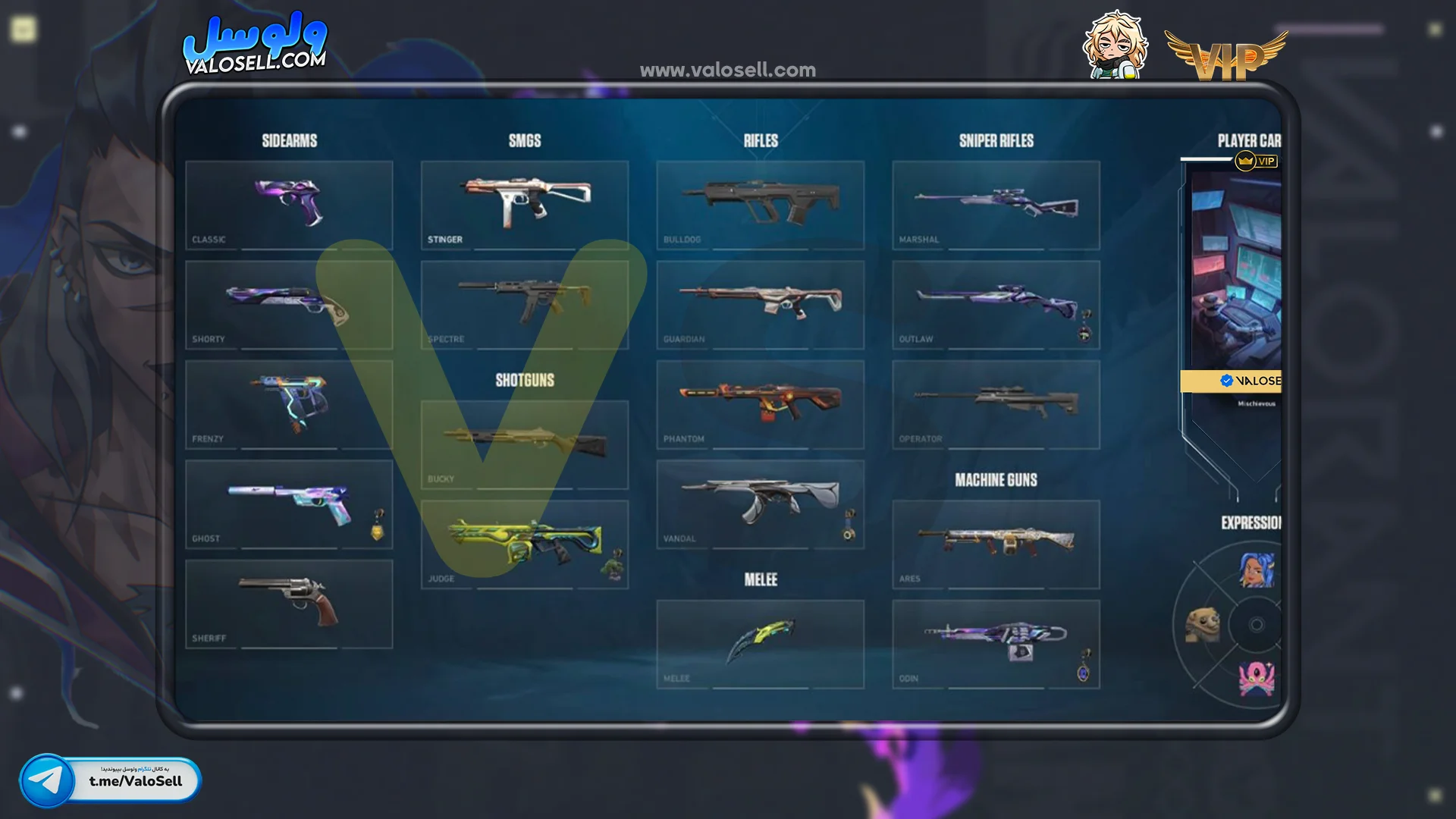Select the Judge shotgun slot
Screen dimensions: 1456x819
(525, 544)
